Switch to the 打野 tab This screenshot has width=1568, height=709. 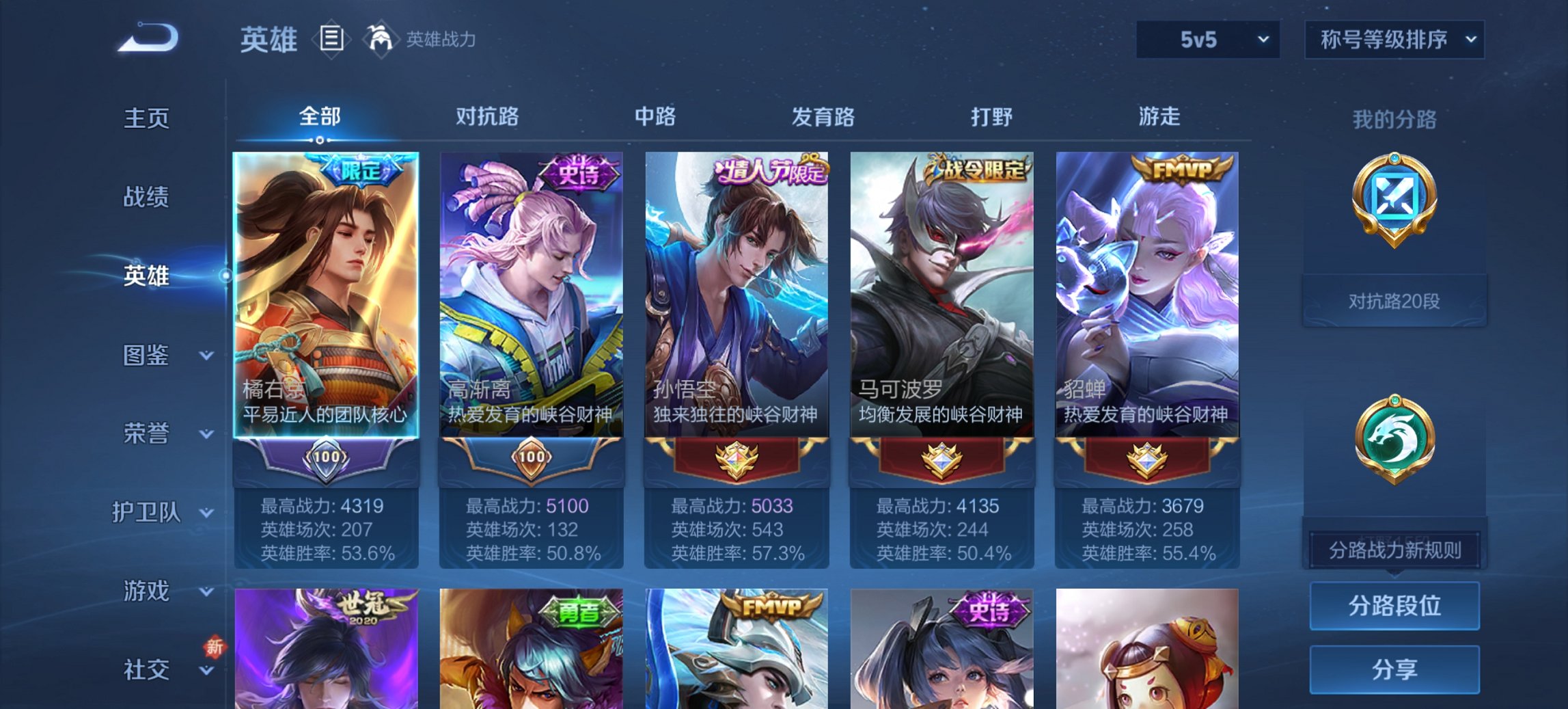click(992, 118)
